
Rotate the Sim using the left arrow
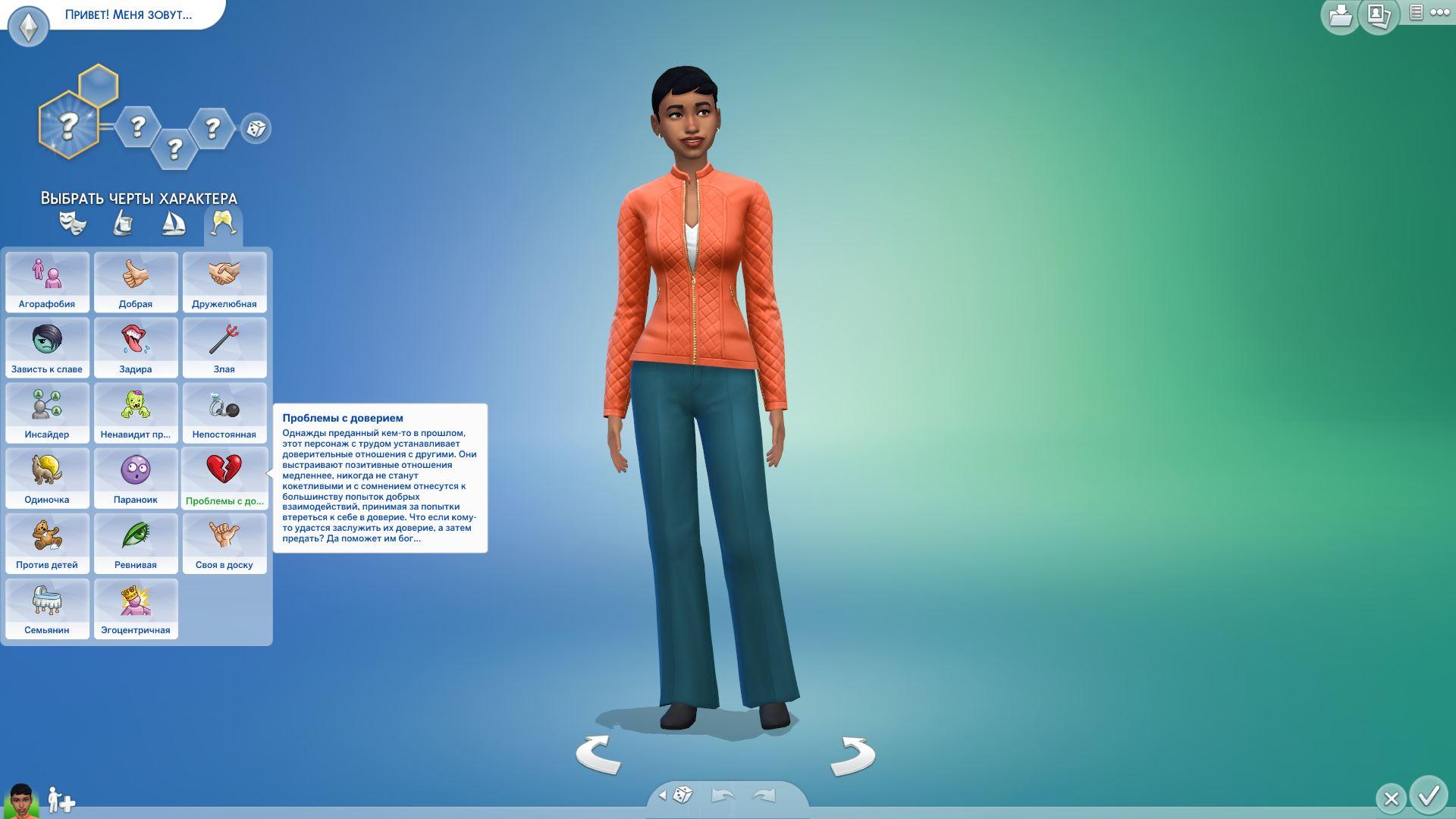coord(598,755)
